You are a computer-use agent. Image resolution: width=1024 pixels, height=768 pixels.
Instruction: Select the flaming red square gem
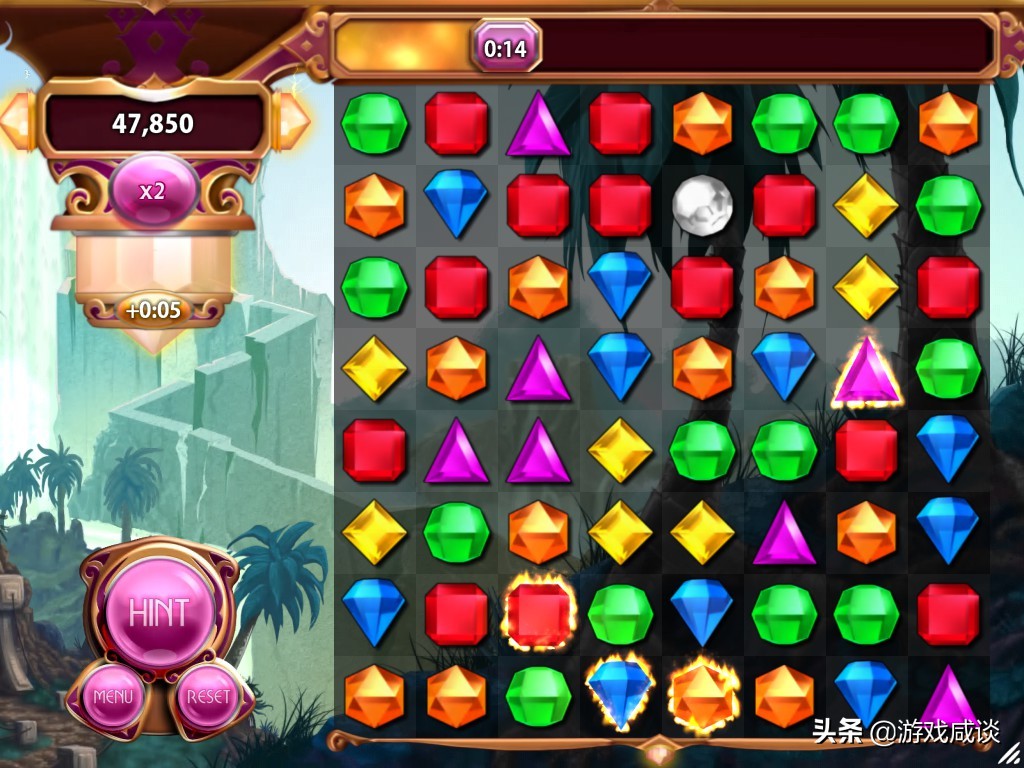[539, 613]
